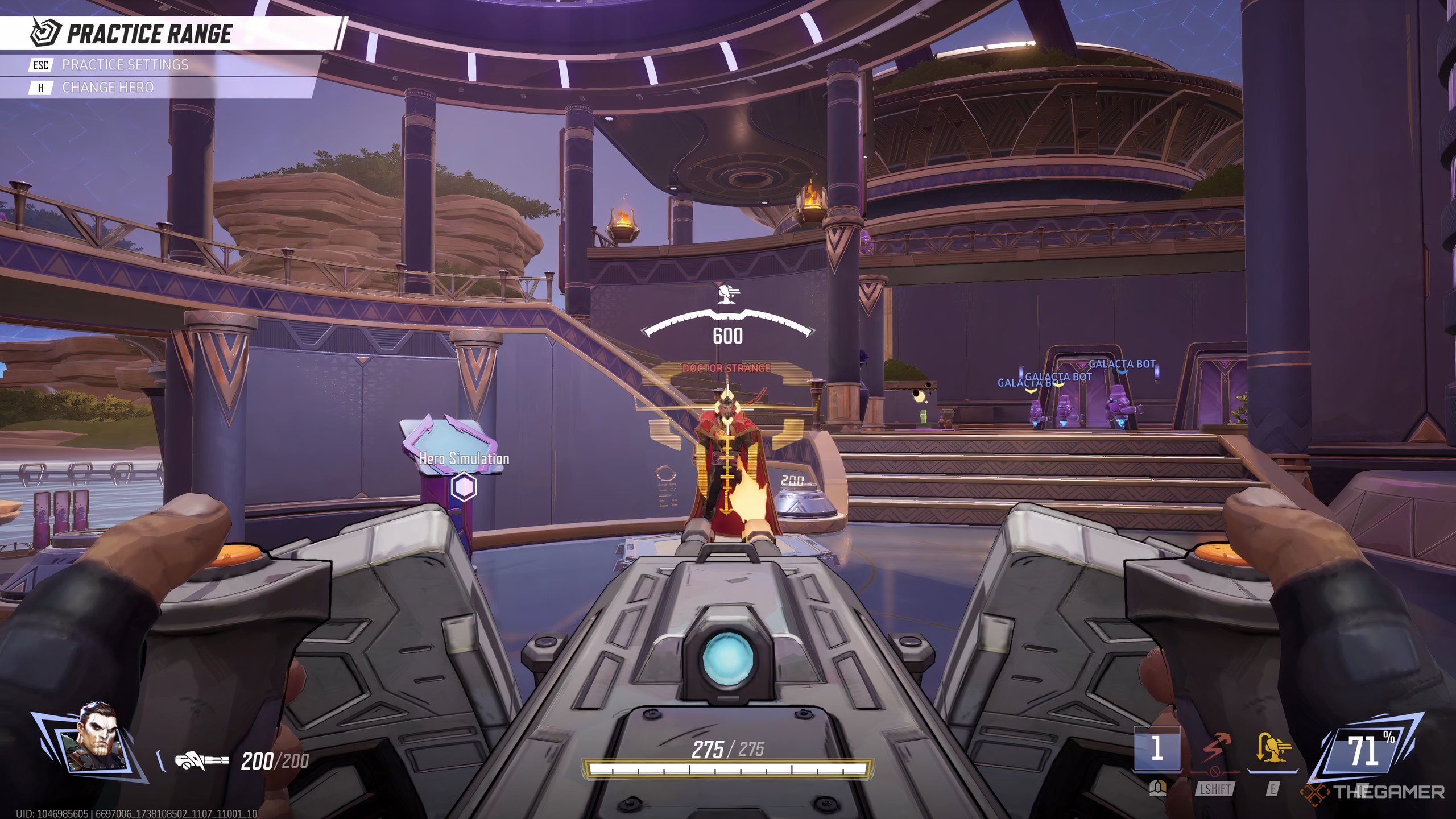The height and width of the screenshot is (819, 1456).
Task: Open Practice Settings menu entry
Action: tap(125, 65)
